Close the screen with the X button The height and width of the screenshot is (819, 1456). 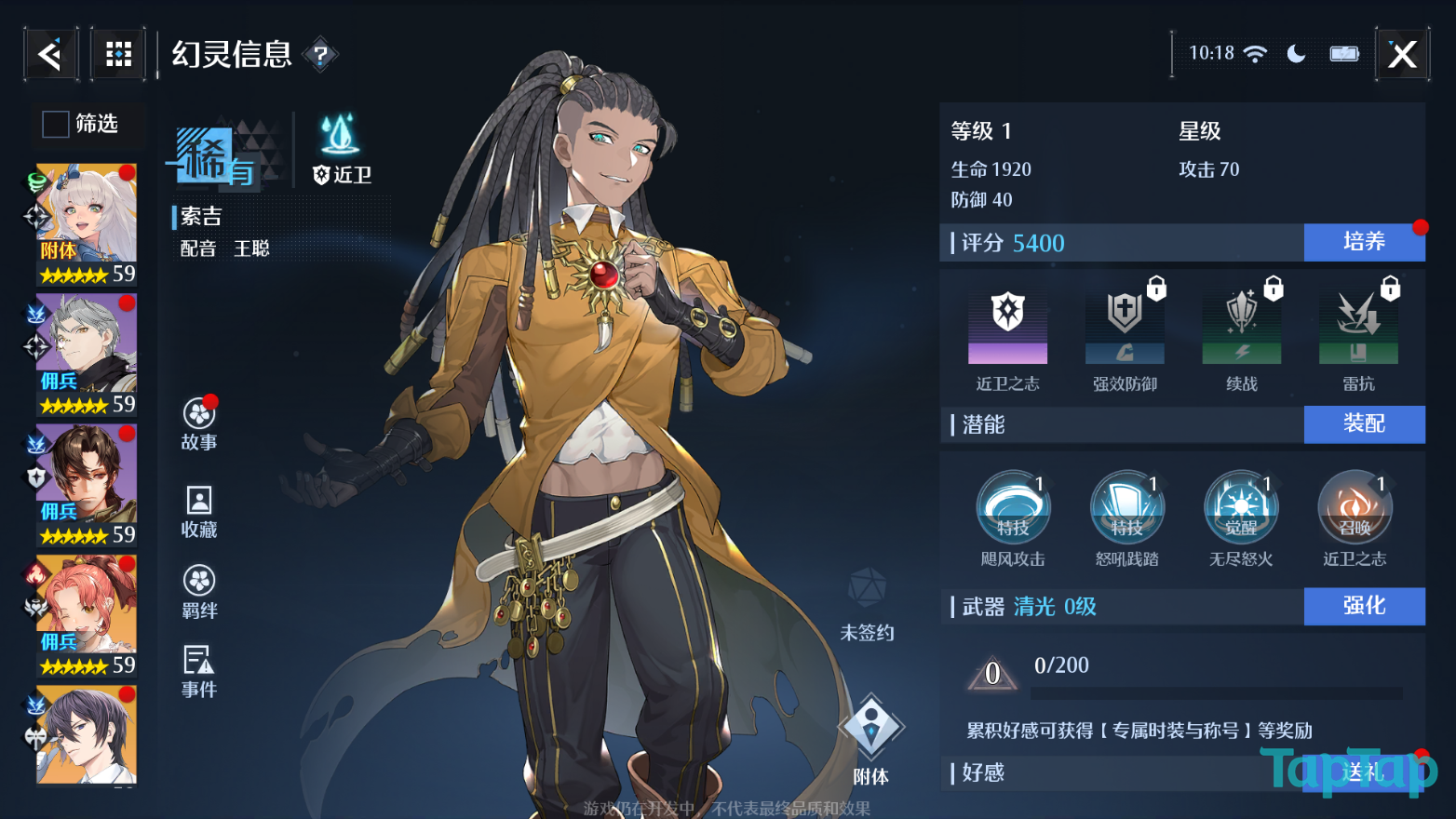point(1402,55)
